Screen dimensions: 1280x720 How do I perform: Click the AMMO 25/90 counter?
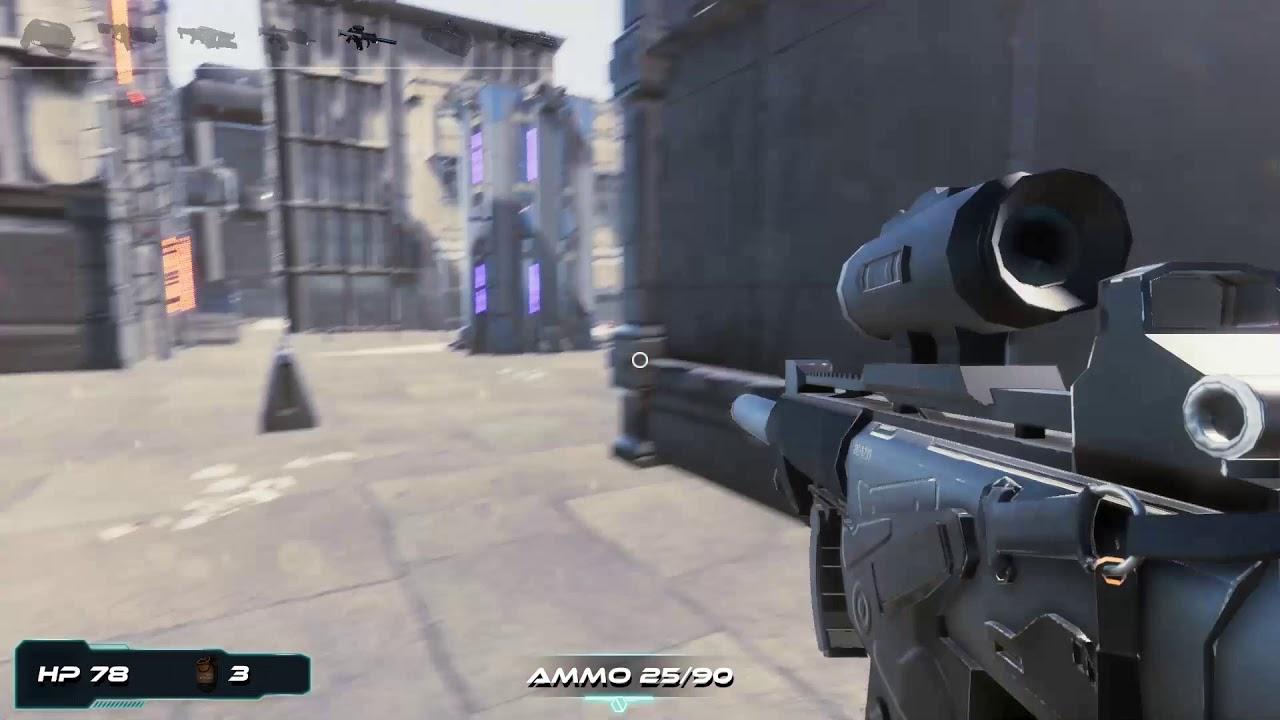[x=631, y=675]
